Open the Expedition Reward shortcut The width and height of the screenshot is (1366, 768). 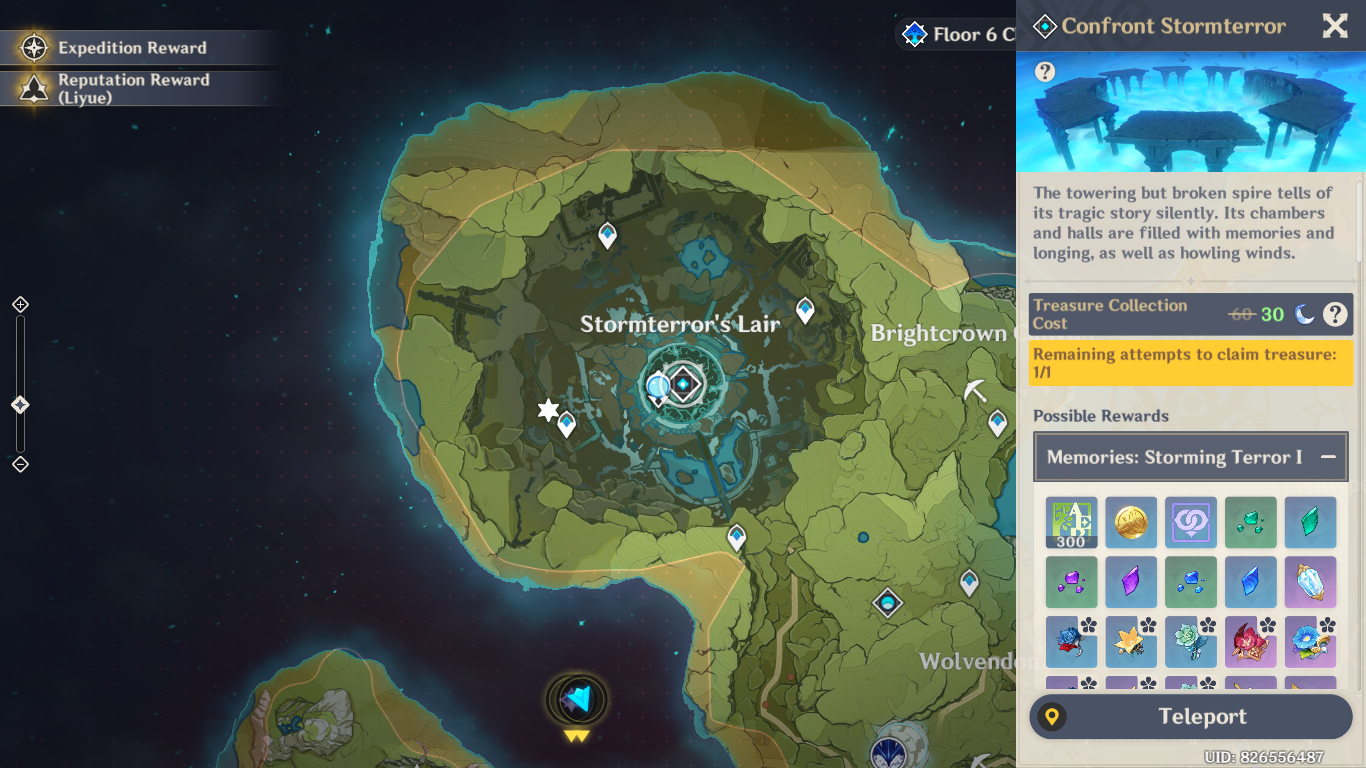coord(132,48)
